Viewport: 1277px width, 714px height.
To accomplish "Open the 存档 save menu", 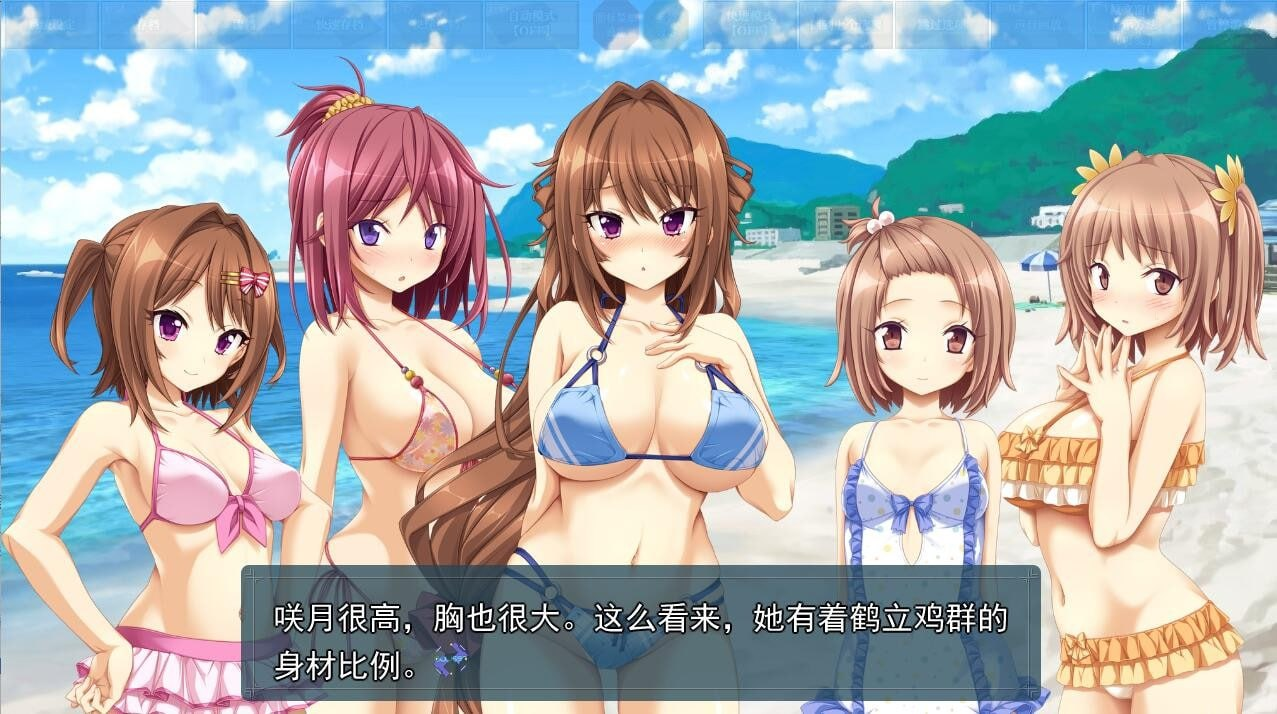I will tap(148, 24).
